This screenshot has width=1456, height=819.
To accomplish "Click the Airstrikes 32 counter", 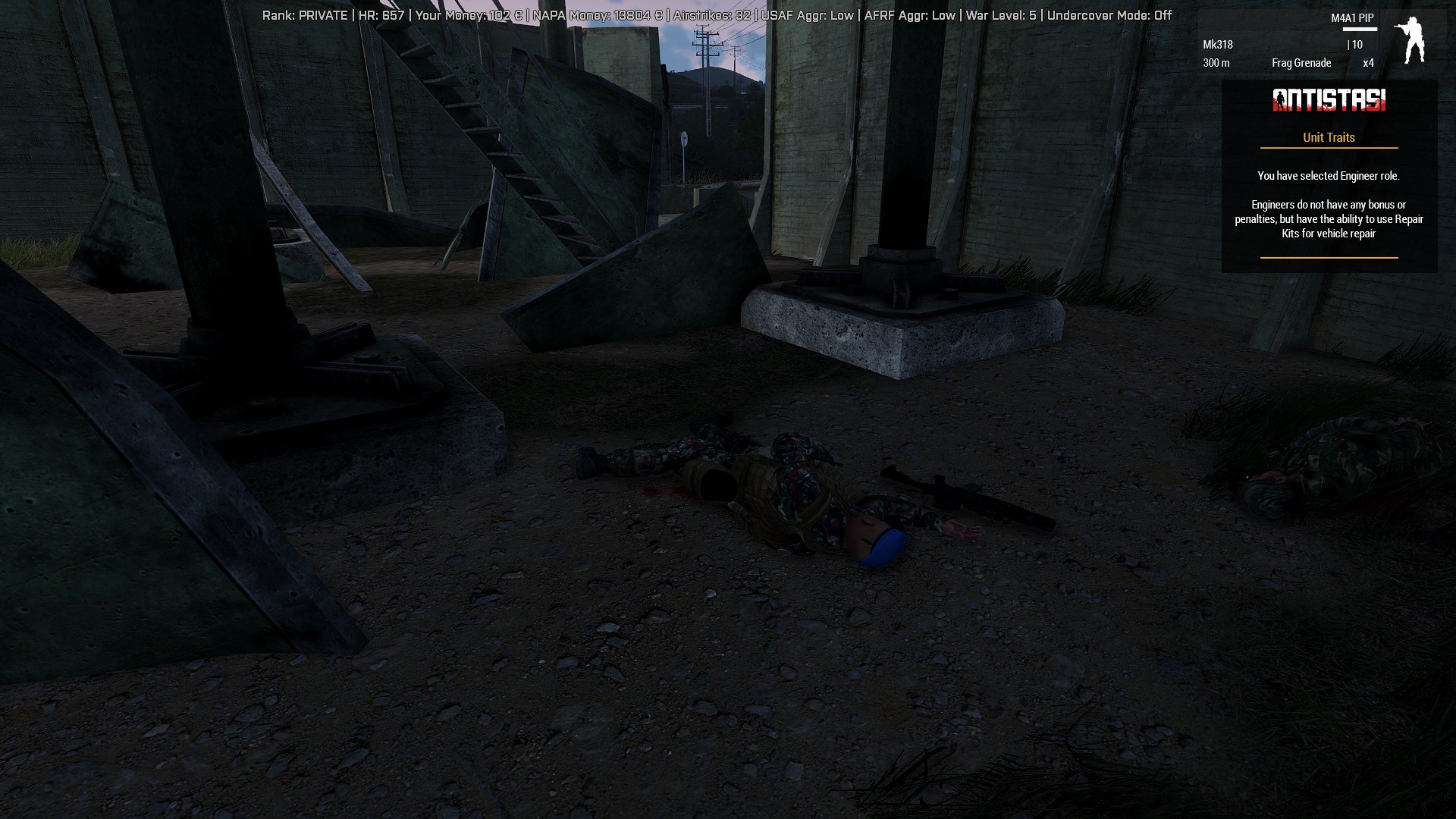I will [x=707, y=14].
